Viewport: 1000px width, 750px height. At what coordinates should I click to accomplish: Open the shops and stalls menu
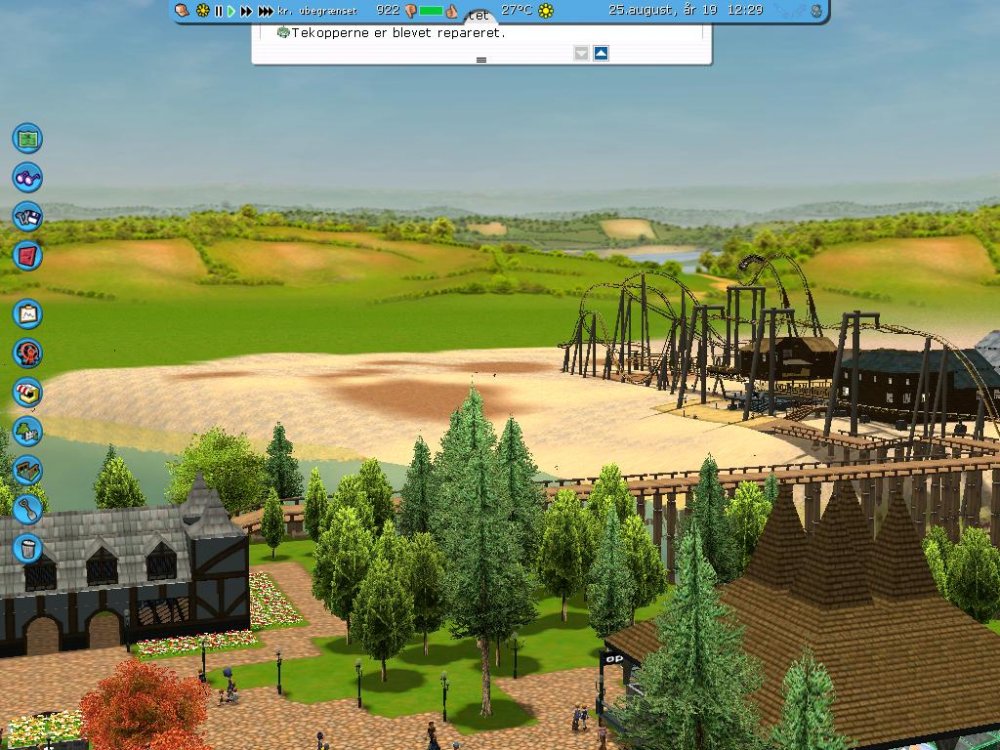pyautogui.click(x=27, y=392)
